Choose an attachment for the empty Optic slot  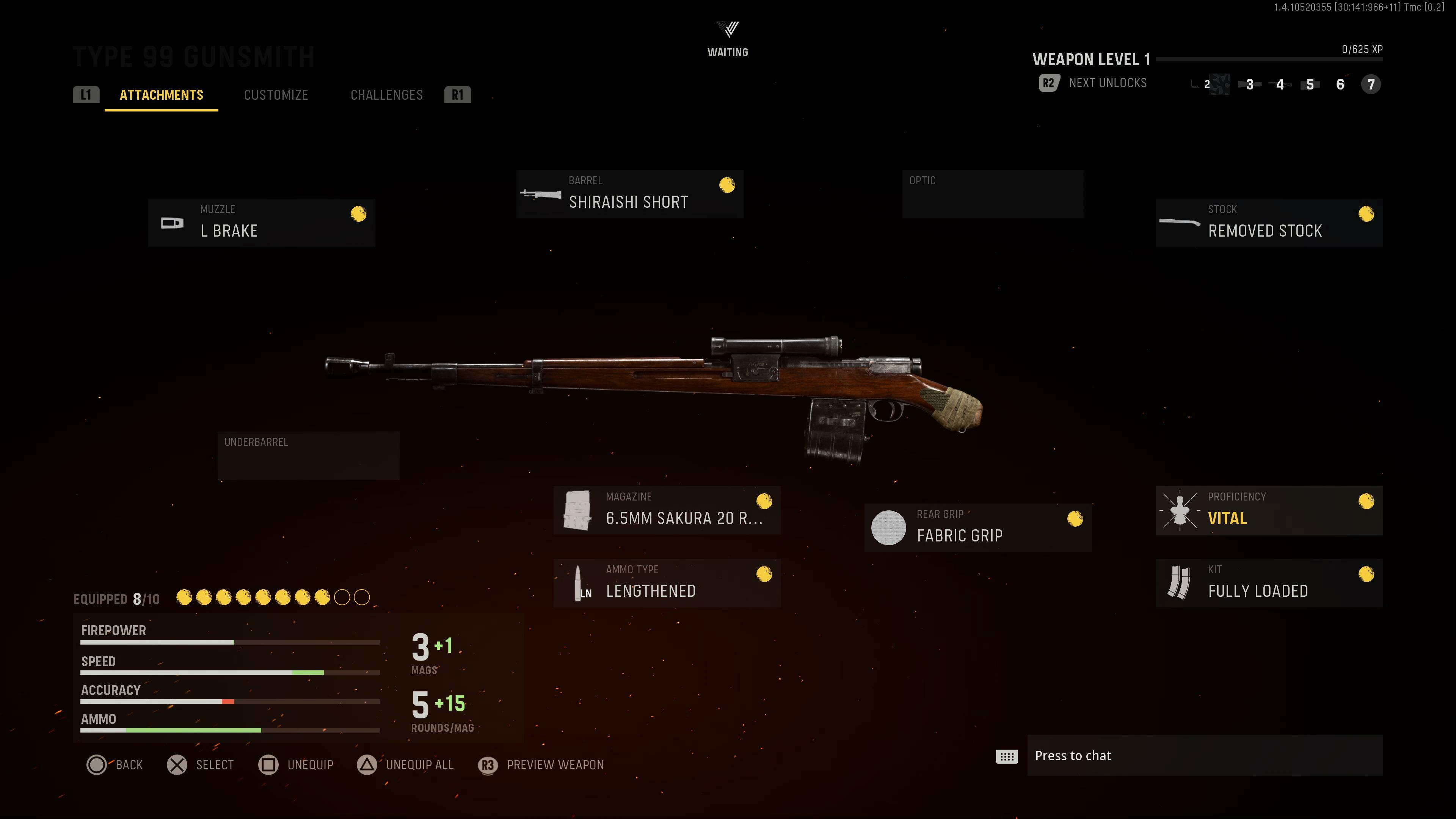pyautogui.click(x=993, y=194)
